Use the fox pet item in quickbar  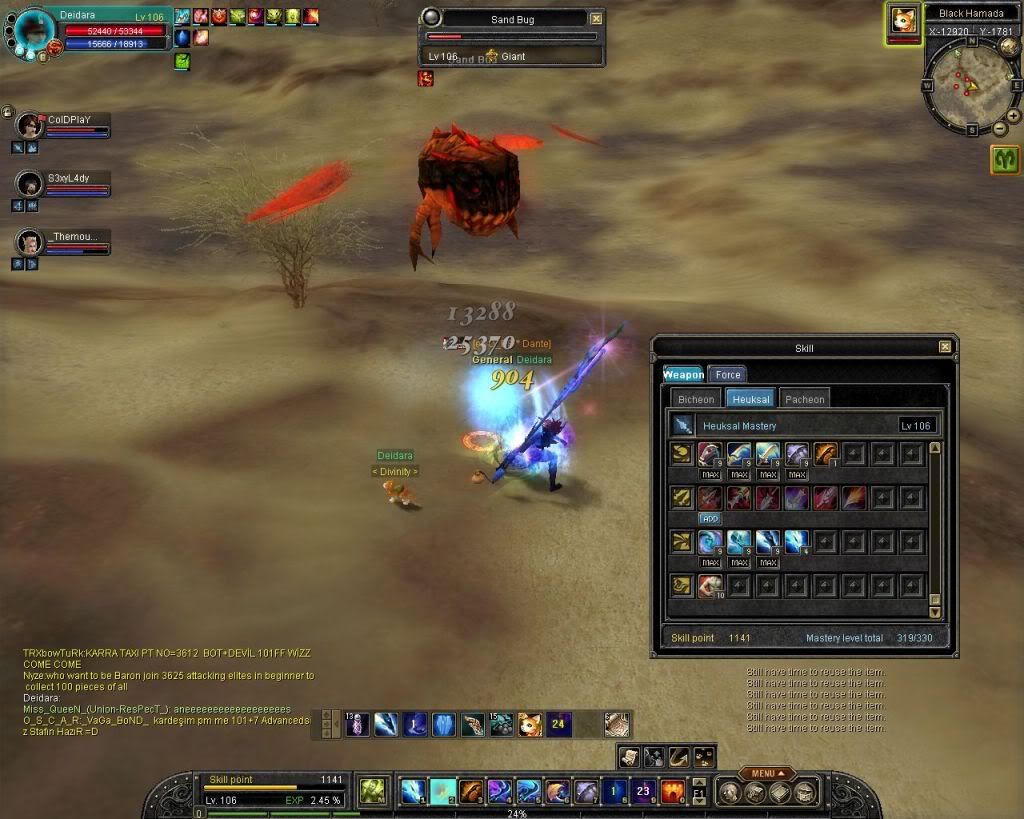tap(530, 725)
